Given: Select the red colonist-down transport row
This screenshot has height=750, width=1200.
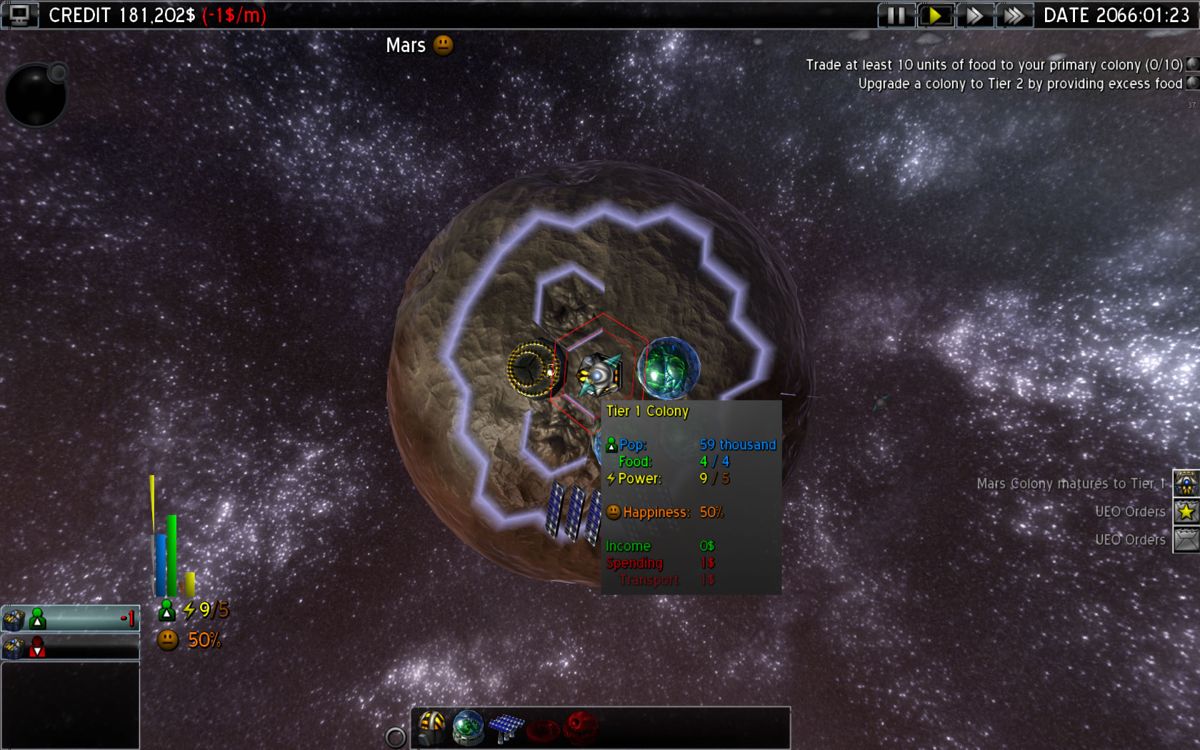Looking at the screenshot, I should point(70,647).
